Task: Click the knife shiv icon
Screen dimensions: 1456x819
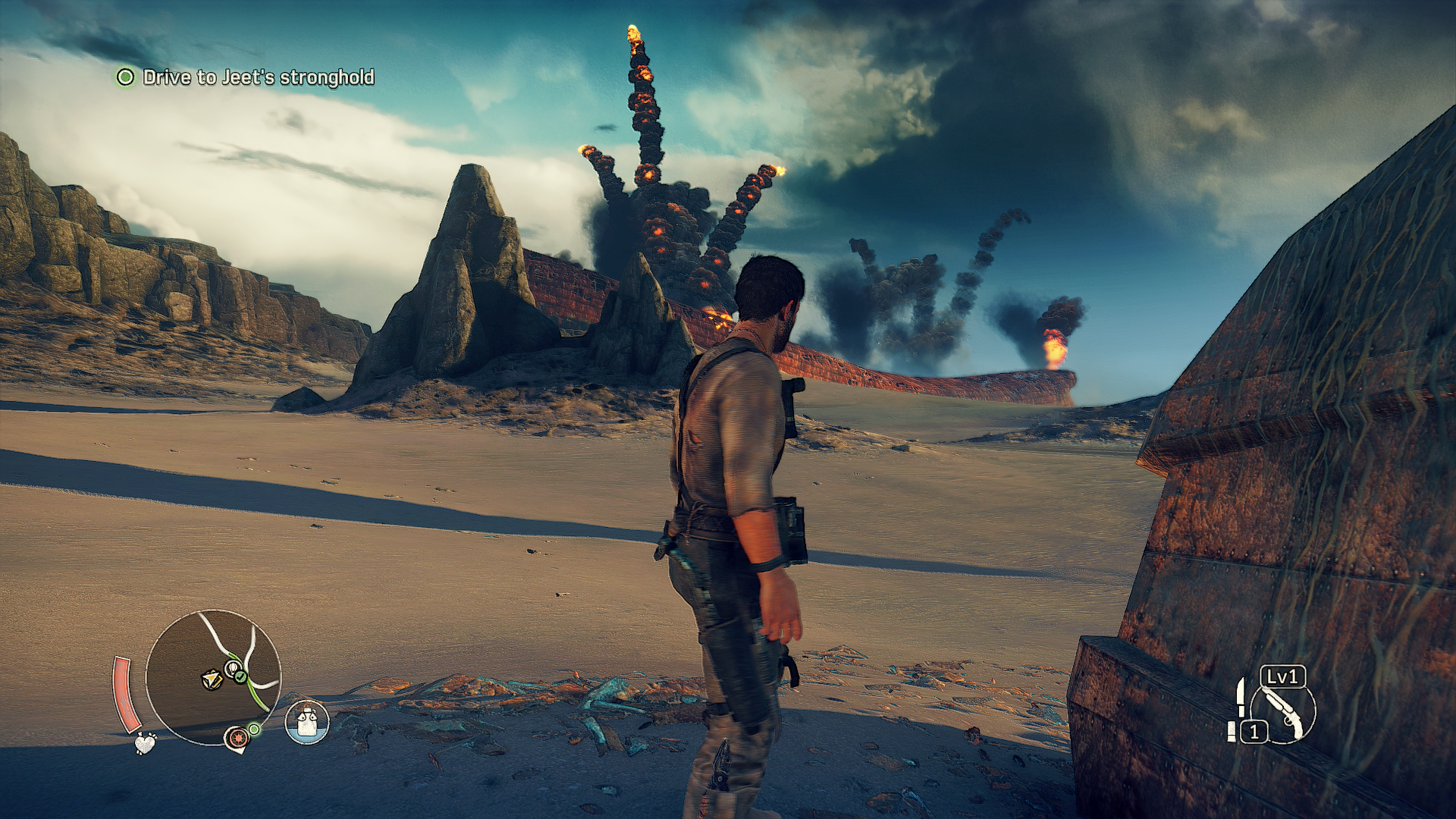Action: [1240, 698]
